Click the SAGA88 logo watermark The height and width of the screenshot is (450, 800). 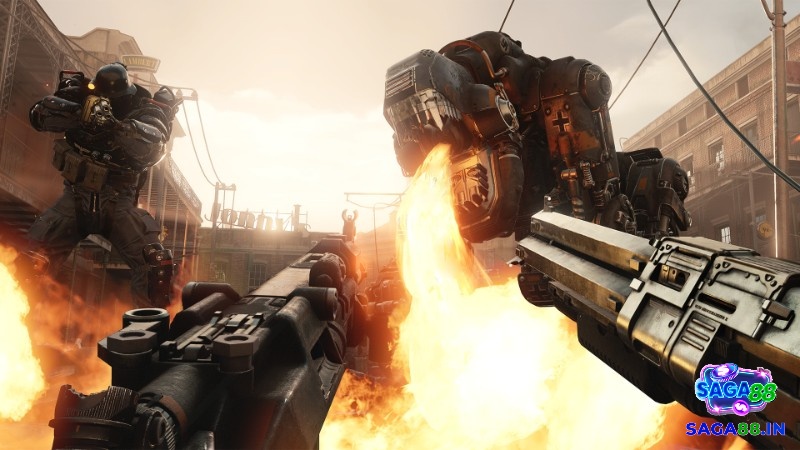pyautogui.click(x=734, y=389)
